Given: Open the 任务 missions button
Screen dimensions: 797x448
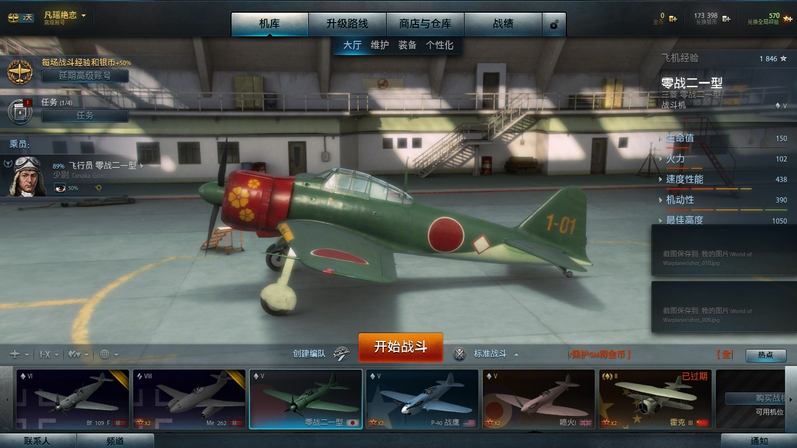Looking at the screenshot, I should point(84,115).
